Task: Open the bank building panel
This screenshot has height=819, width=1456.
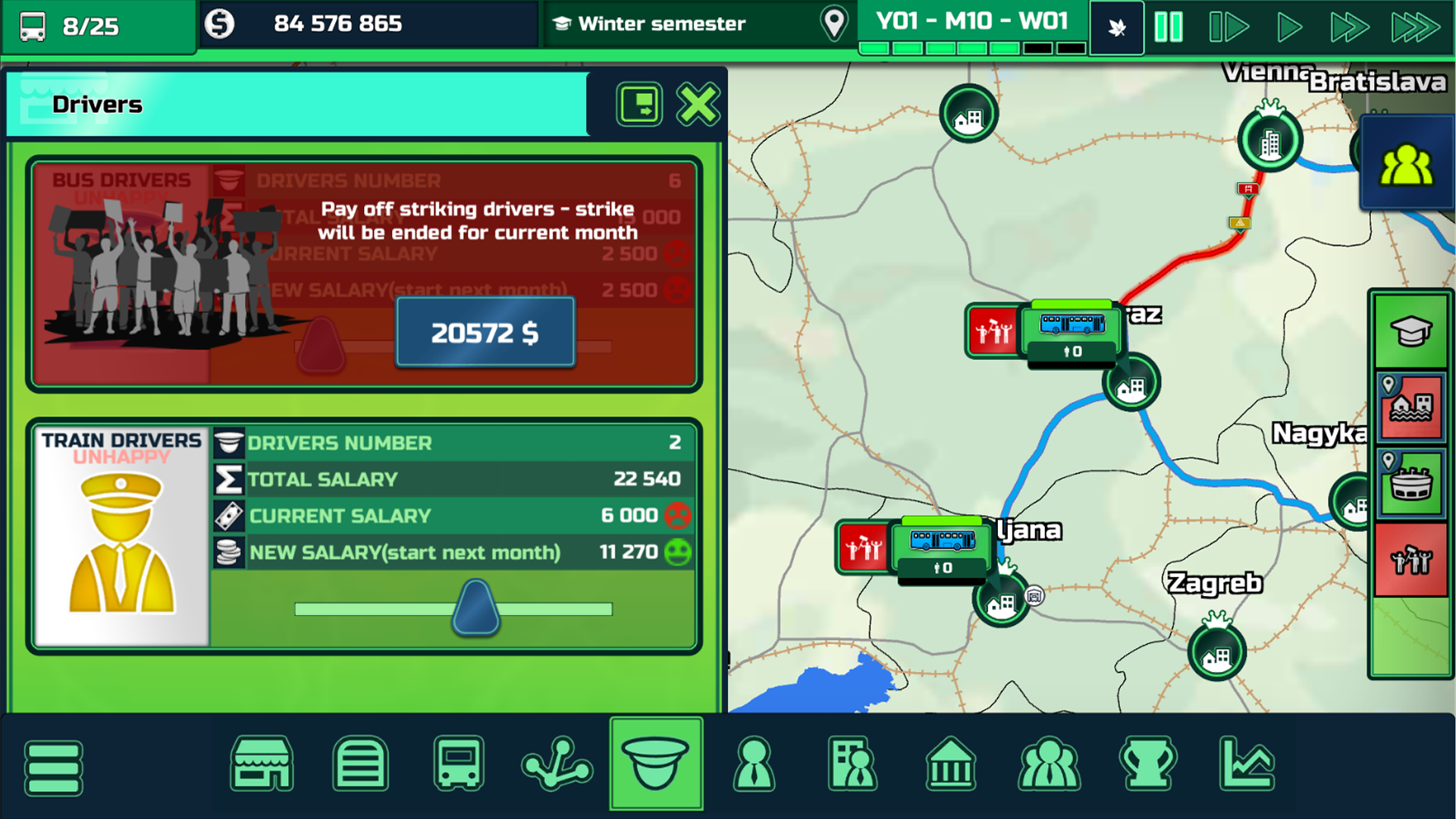Action: (950, 764)
